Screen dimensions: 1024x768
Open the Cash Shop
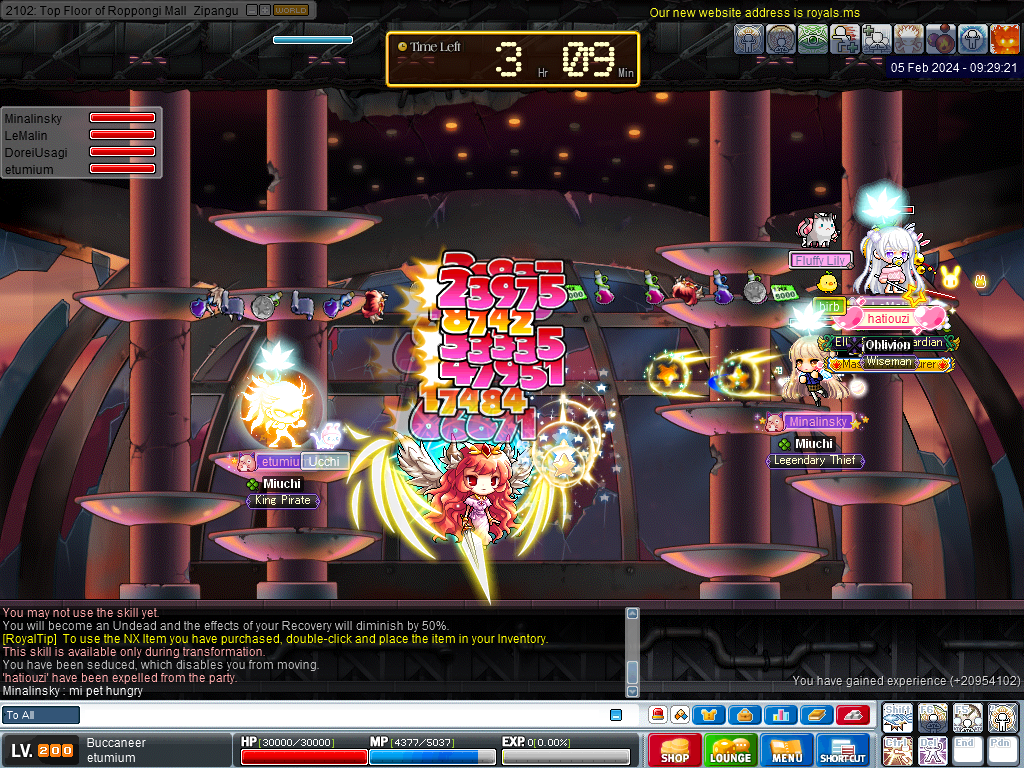(675, 751)
